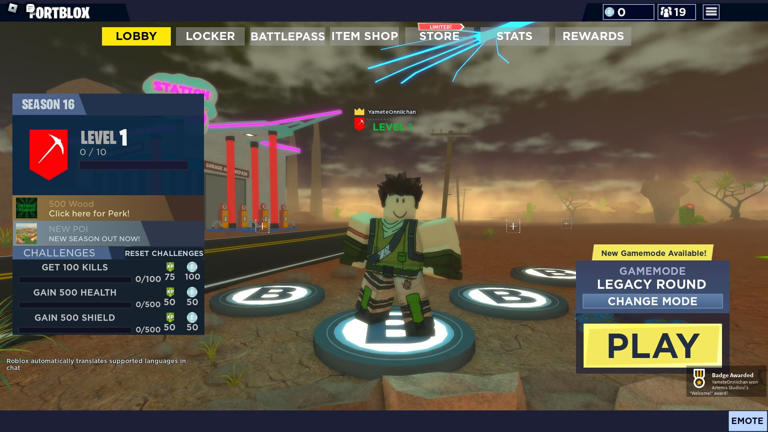The width and height of the screenshot is (768, 432).
Task: Visit the limited Store tab
Action: point(439,36)
